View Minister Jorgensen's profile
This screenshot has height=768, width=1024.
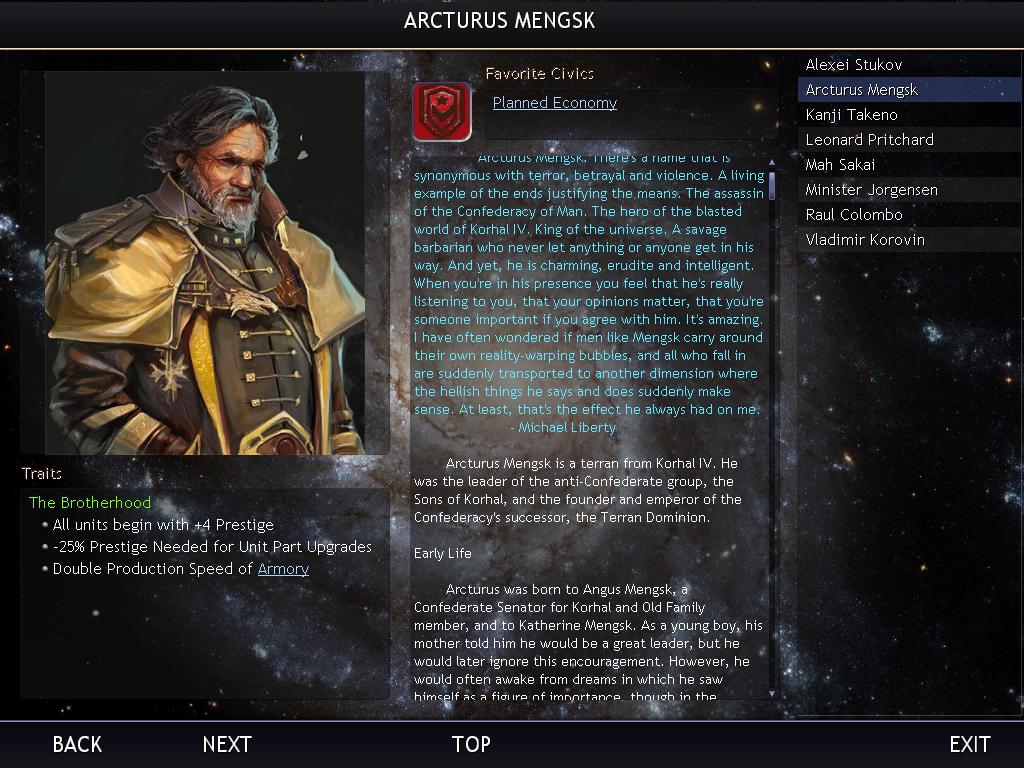872,190
